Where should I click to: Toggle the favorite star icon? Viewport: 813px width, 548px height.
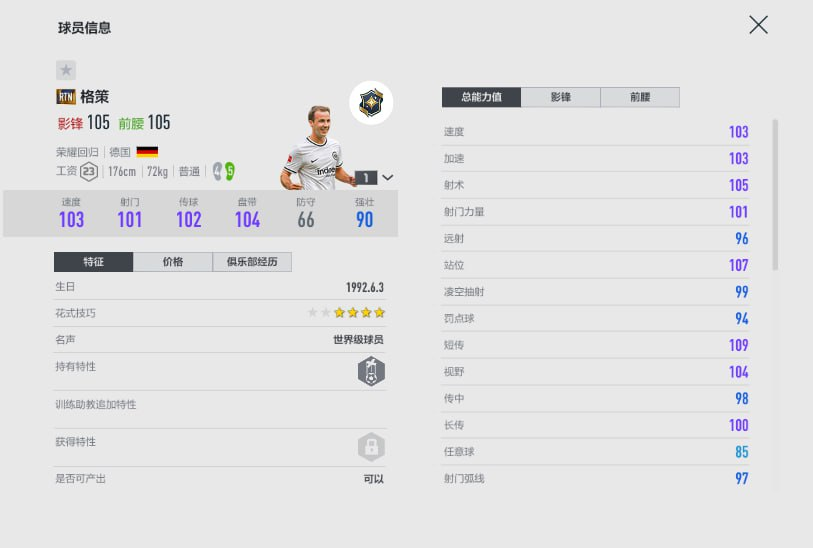point(66,70)
